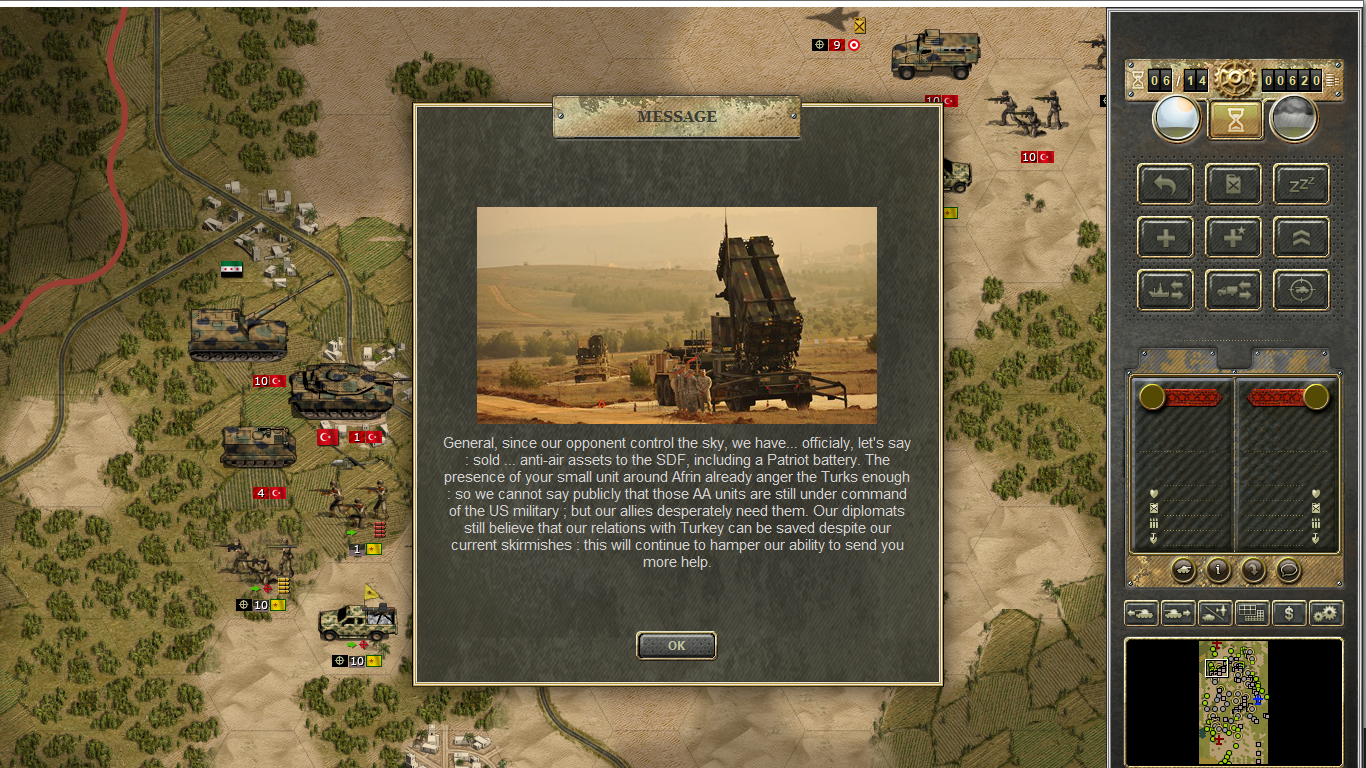1366x768 pixels.
Task: End the turn with the hourglass button
Action: [x=1235, y=119]
